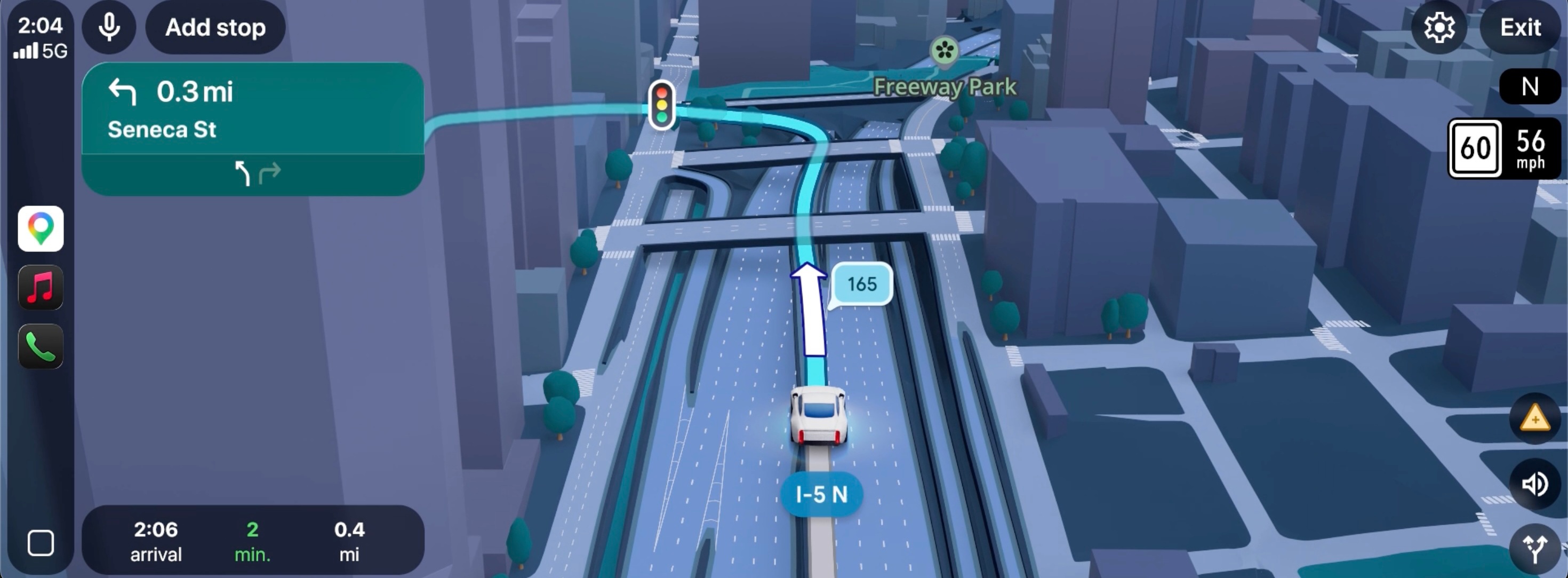Tap the I-5 N route label
The image size is (1568, 578).
point(823,495)
